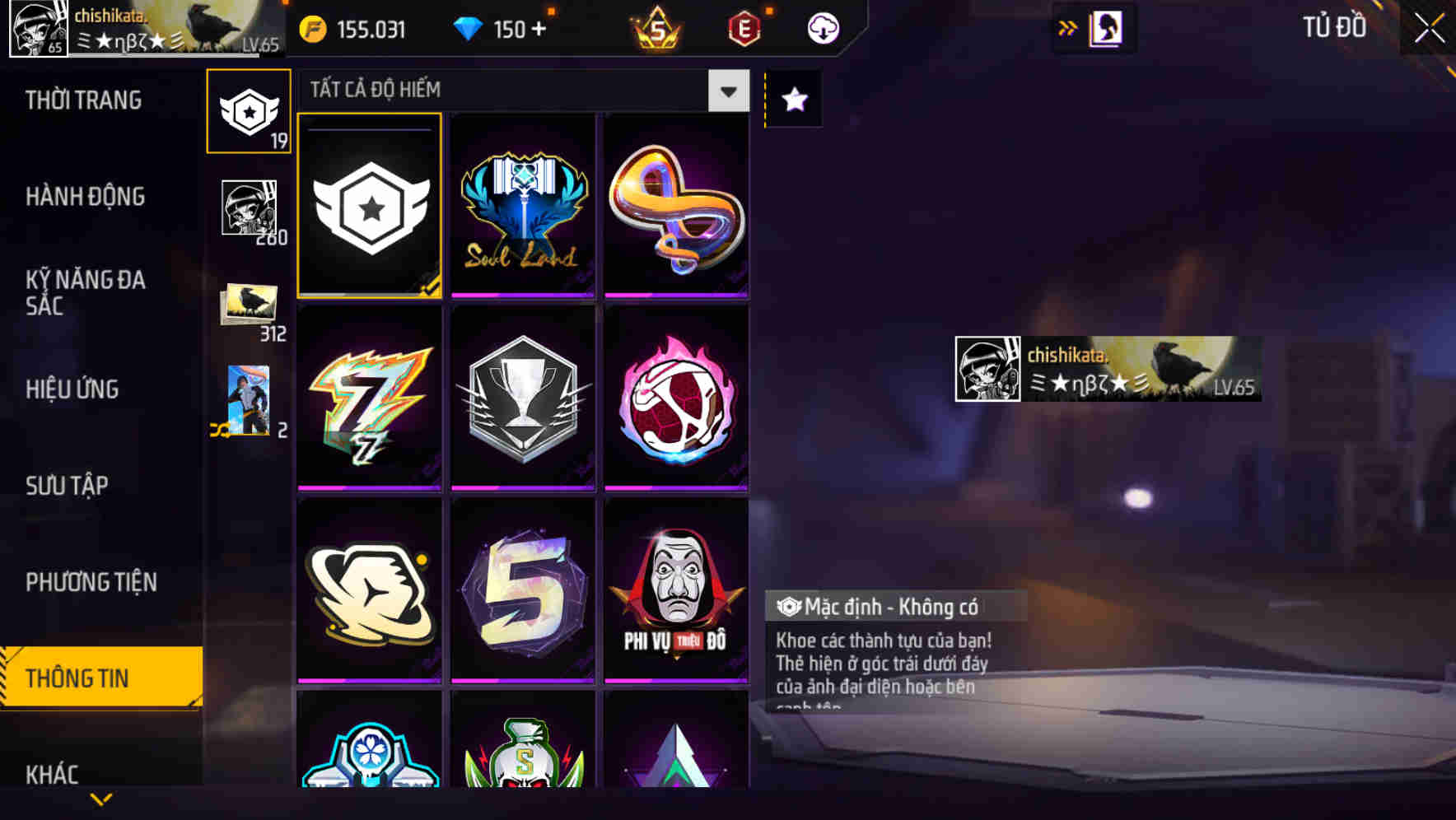Select the PHI VỤ TRIỆU ĐÔ mask badge
The image size is (1456, 820).
click(675, 591)
